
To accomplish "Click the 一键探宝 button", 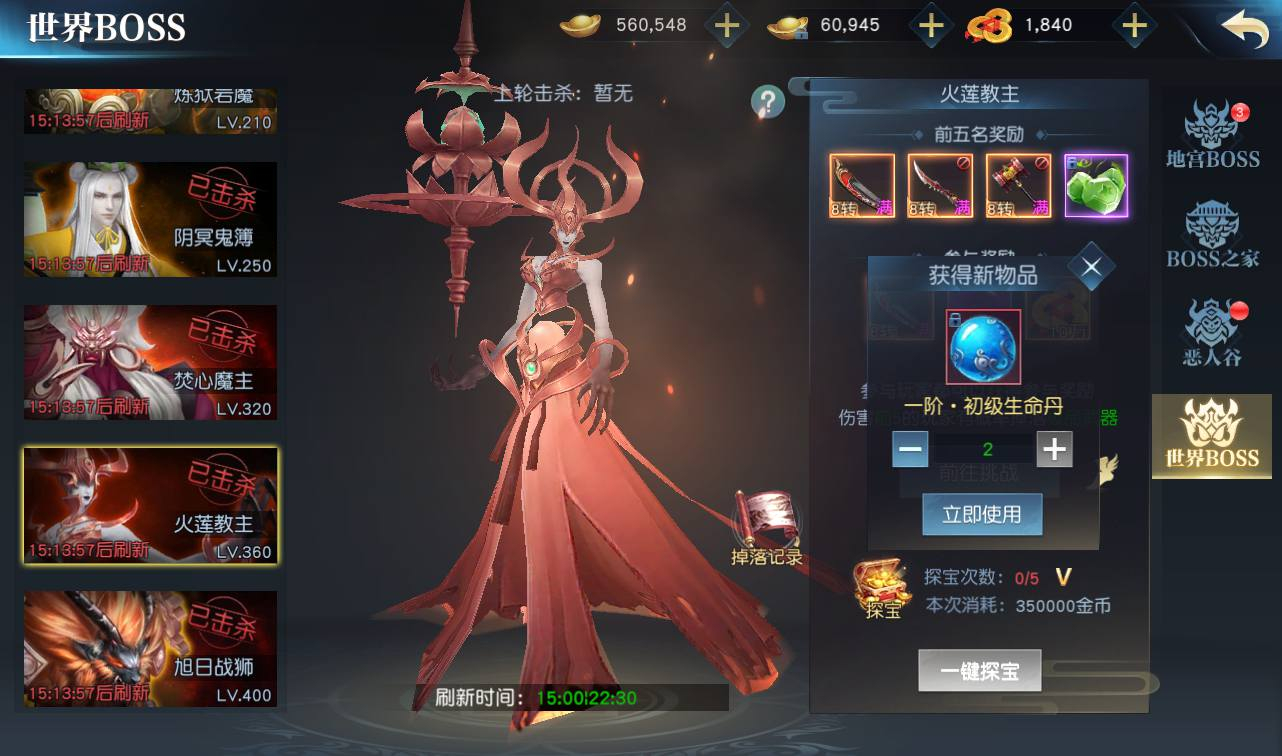I will pos(980,671).
